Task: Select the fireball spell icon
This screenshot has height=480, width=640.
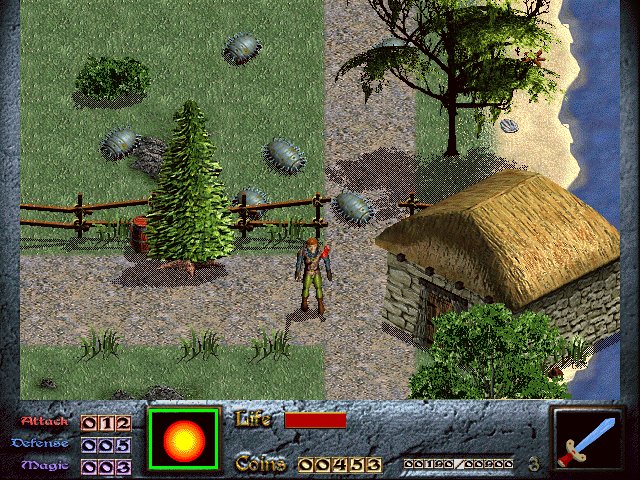Action: click(184, 438)
